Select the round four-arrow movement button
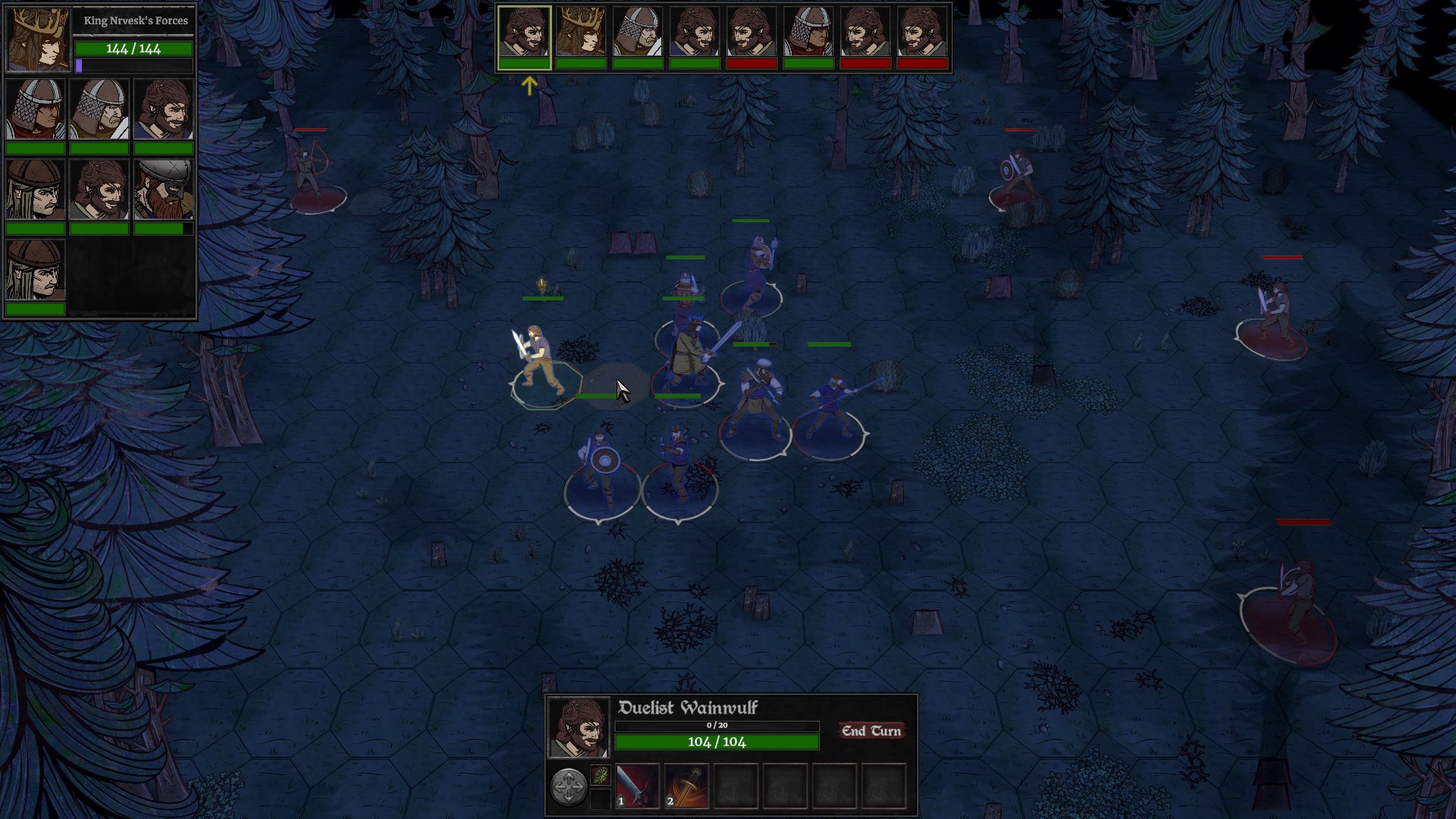The height and width of the screenshot is (819, 1456). point(568,786)
